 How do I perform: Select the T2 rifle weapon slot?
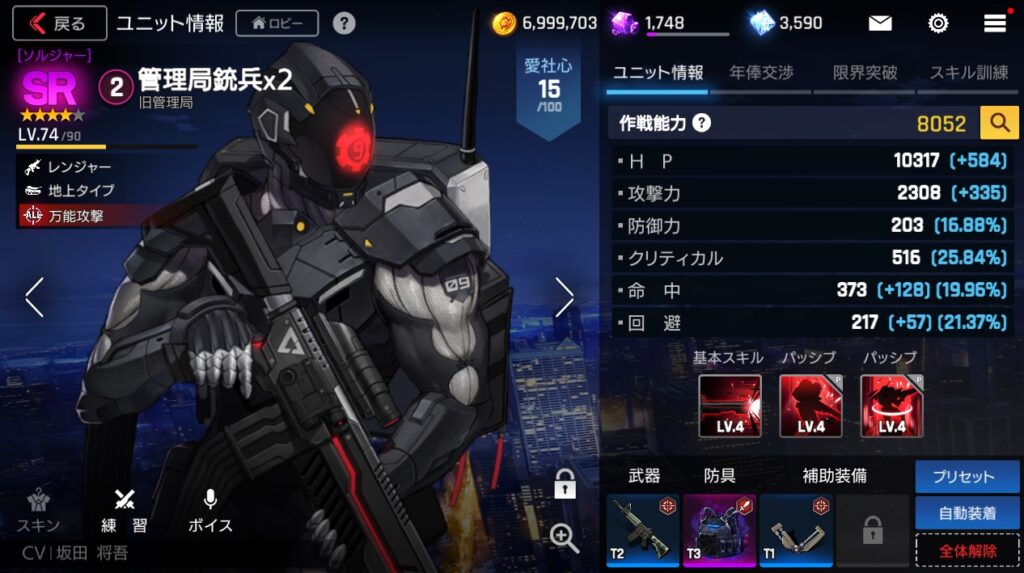[642, 529]
